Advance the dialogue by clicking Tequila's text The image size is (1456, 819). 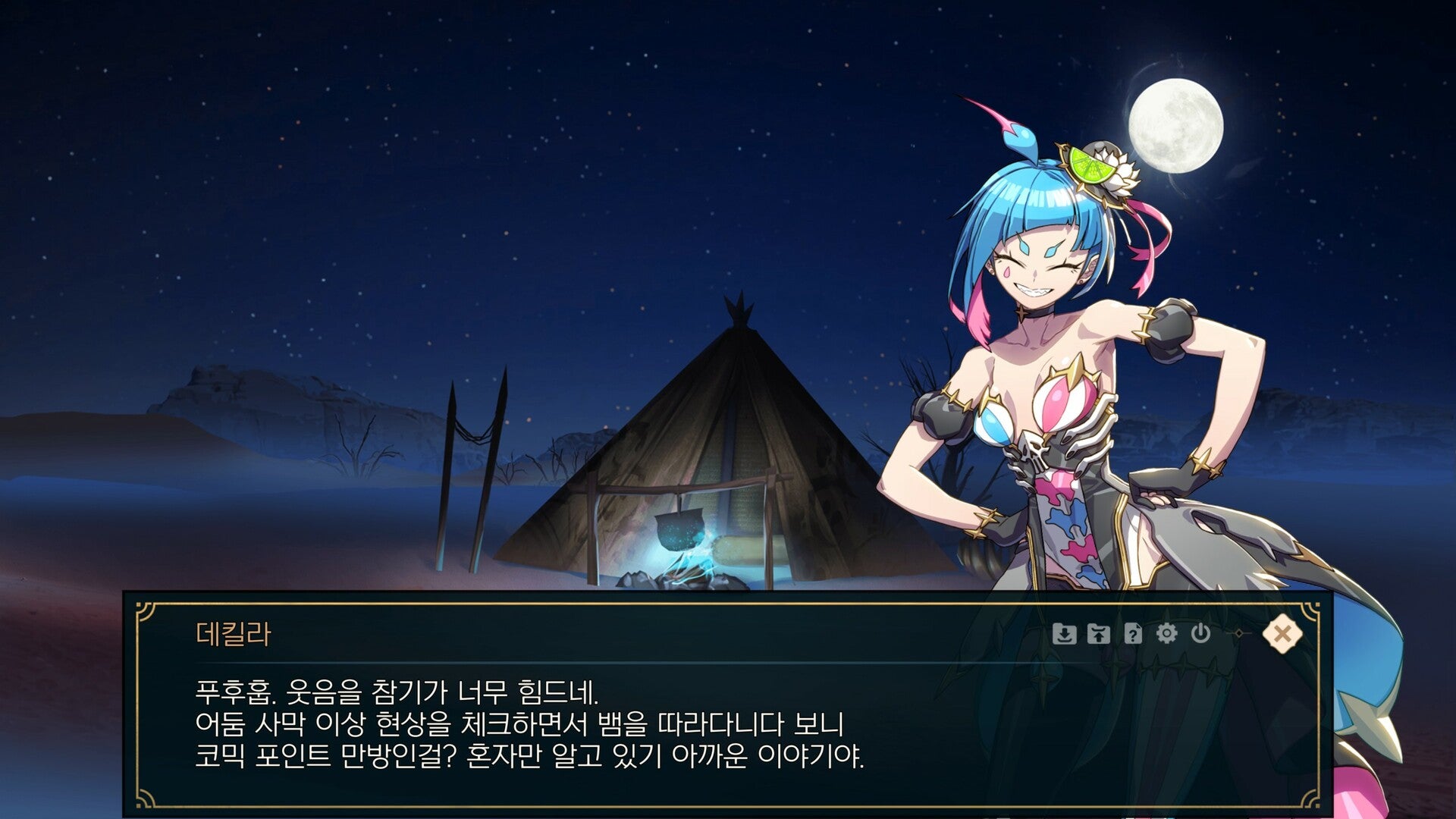coord(529,724)
